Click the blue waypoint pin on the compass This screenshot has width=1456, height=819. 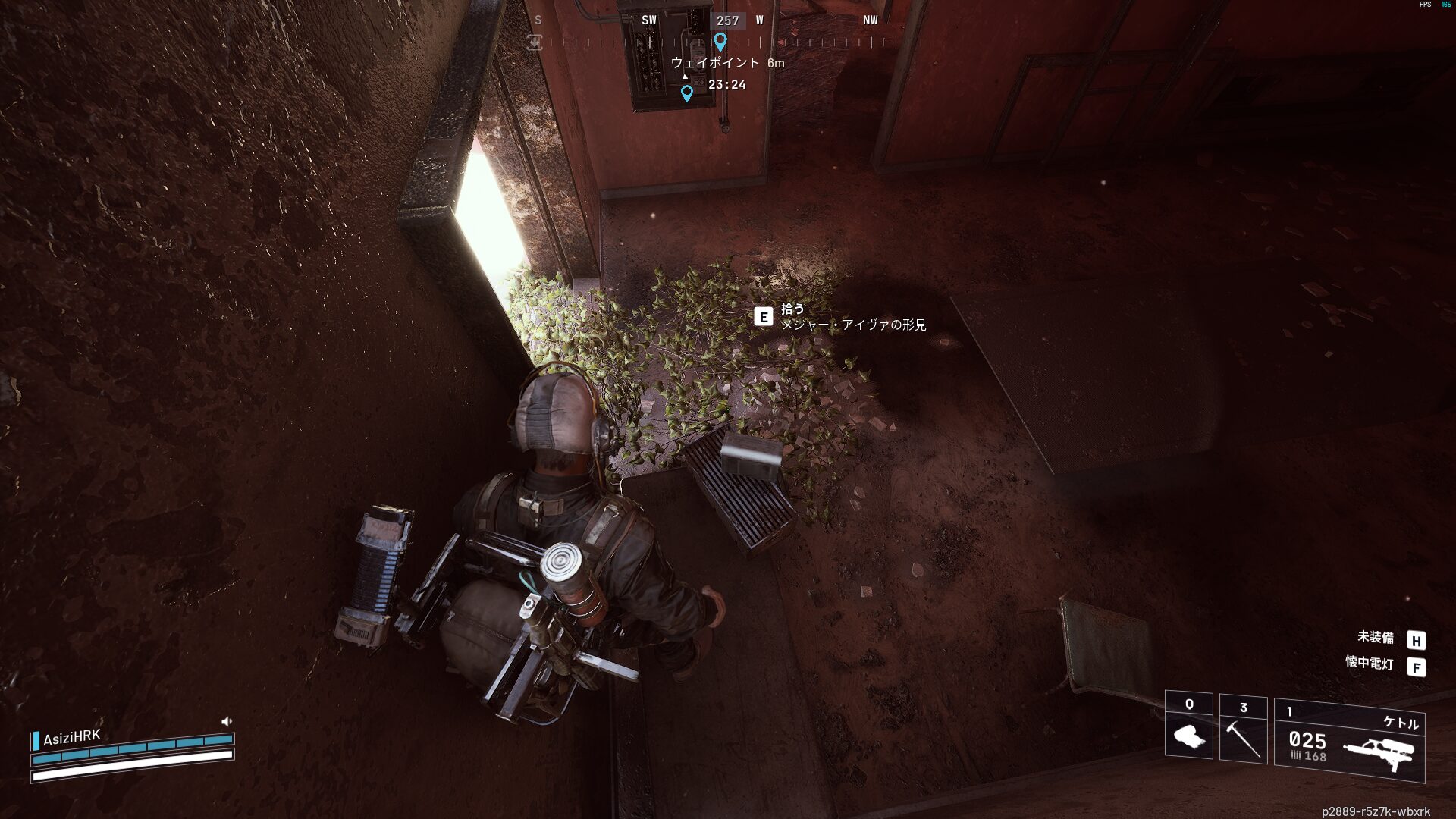(720, 42)
